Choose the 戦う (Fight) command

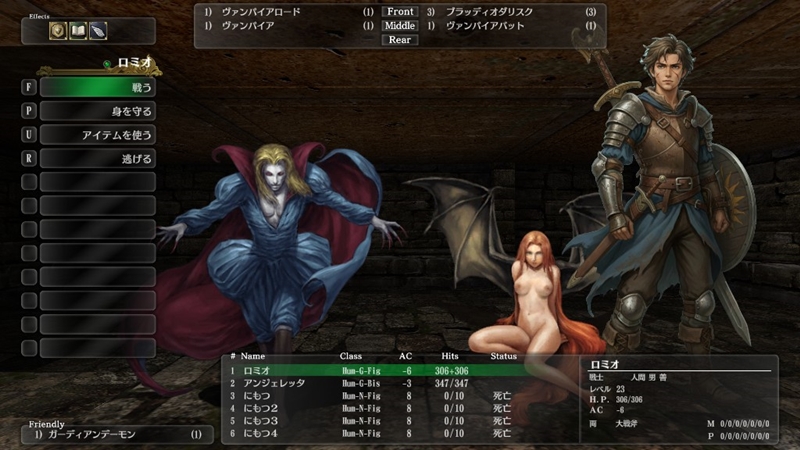(x=97, y=87)
